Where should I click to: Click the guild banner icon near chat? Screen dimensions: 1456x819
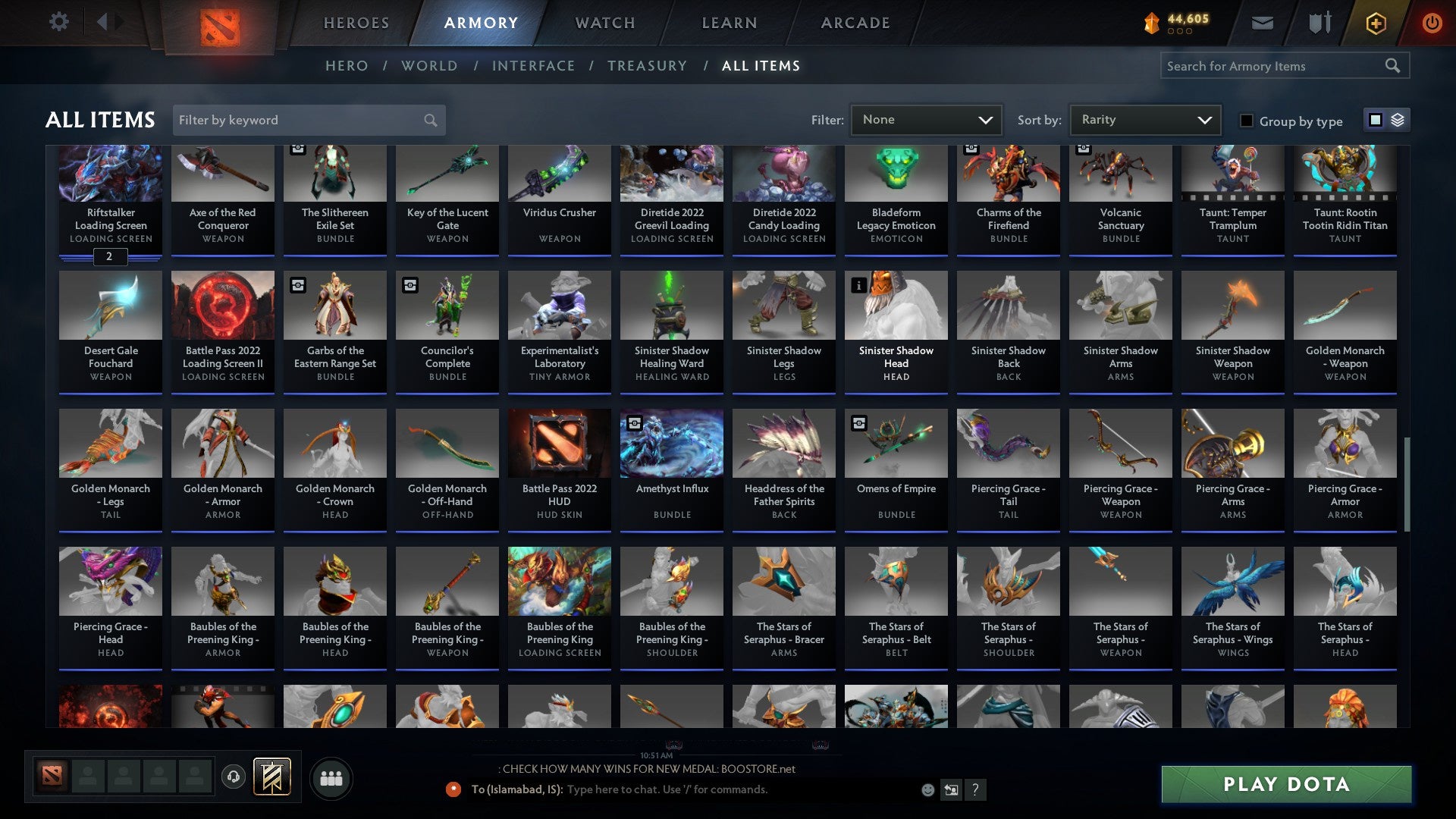pyautogui.click(x=271, y=777)
